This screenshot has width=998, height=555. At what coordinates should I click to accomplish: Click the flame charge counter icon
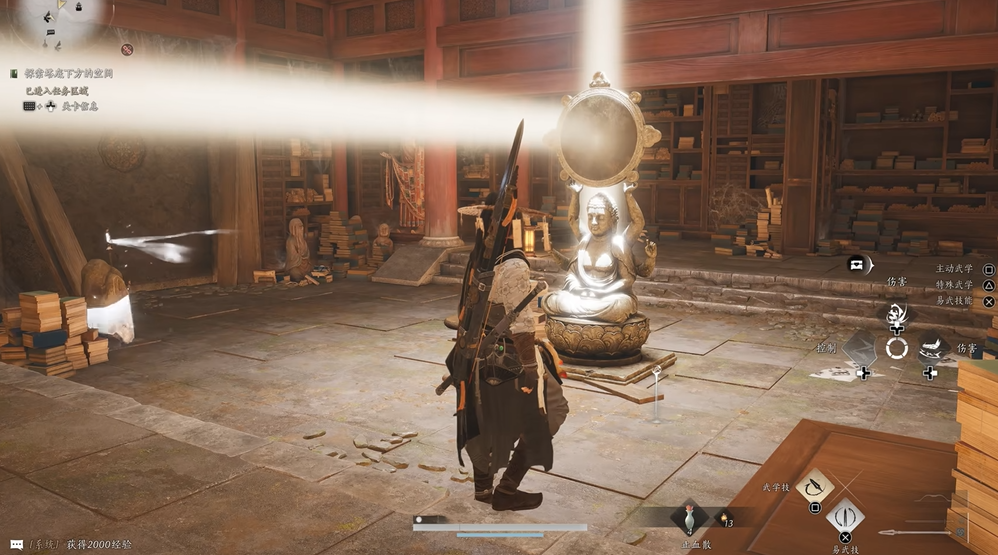[x=723, y=519]
